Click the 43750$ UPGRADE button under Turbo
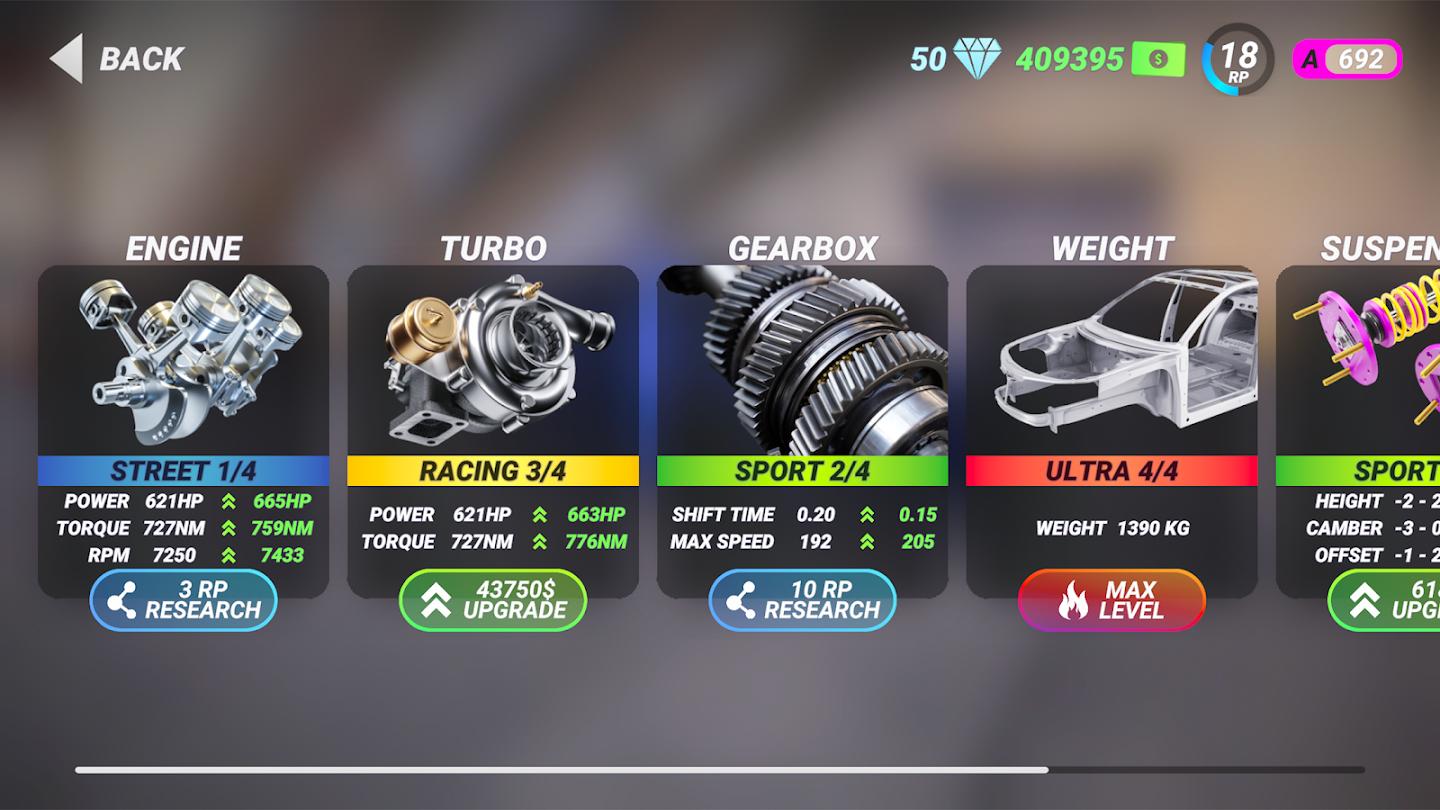The width and height of the screenshot is (1440, 810). click(493, 600)
